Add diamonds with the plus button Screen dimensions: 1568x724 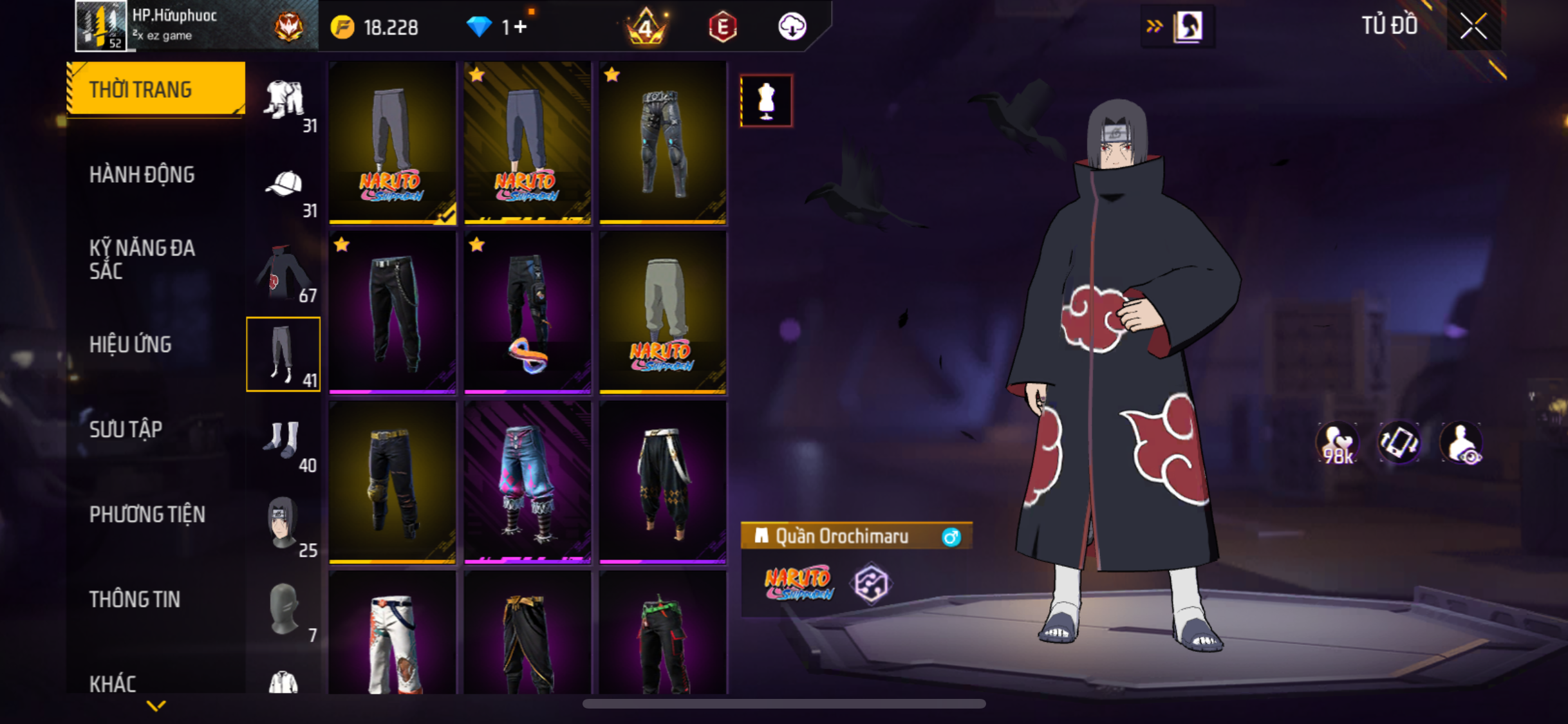[x=521, y=27]
